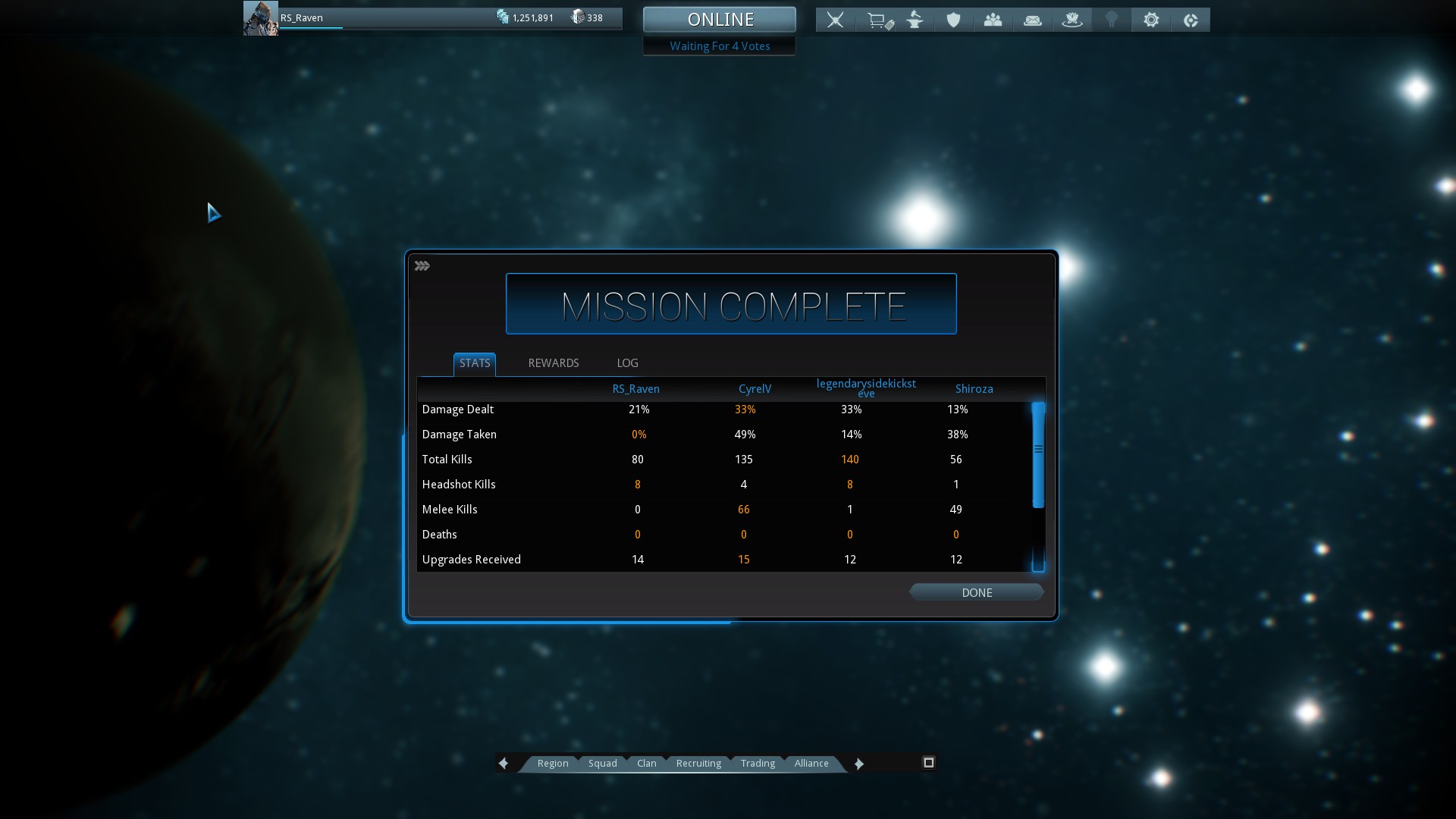This screenshot has height=819, width=1456.
Task: Click the shield icon in top bar
Action: coord(953,20)
